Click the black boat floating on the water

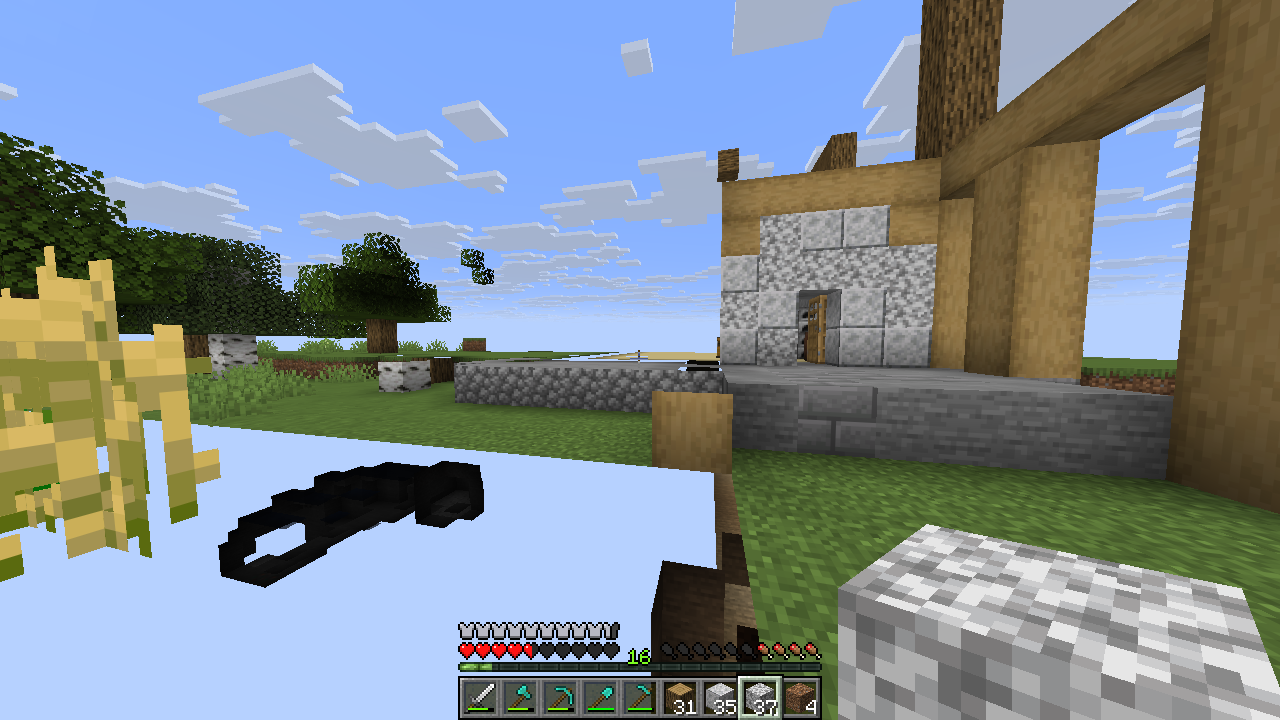(x=350, y=510)
